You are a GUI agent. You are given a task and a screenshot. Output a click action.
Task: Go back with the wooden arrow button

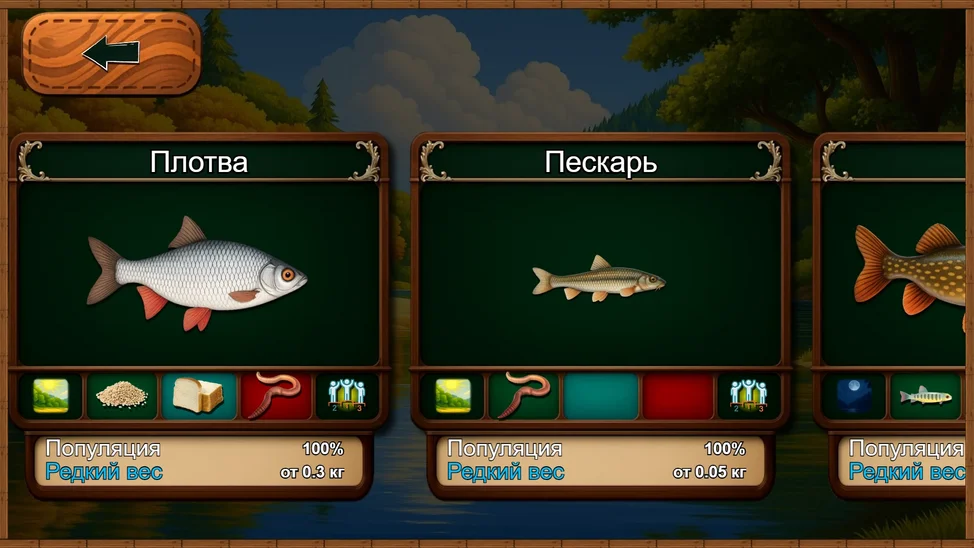tap(111, 54)
